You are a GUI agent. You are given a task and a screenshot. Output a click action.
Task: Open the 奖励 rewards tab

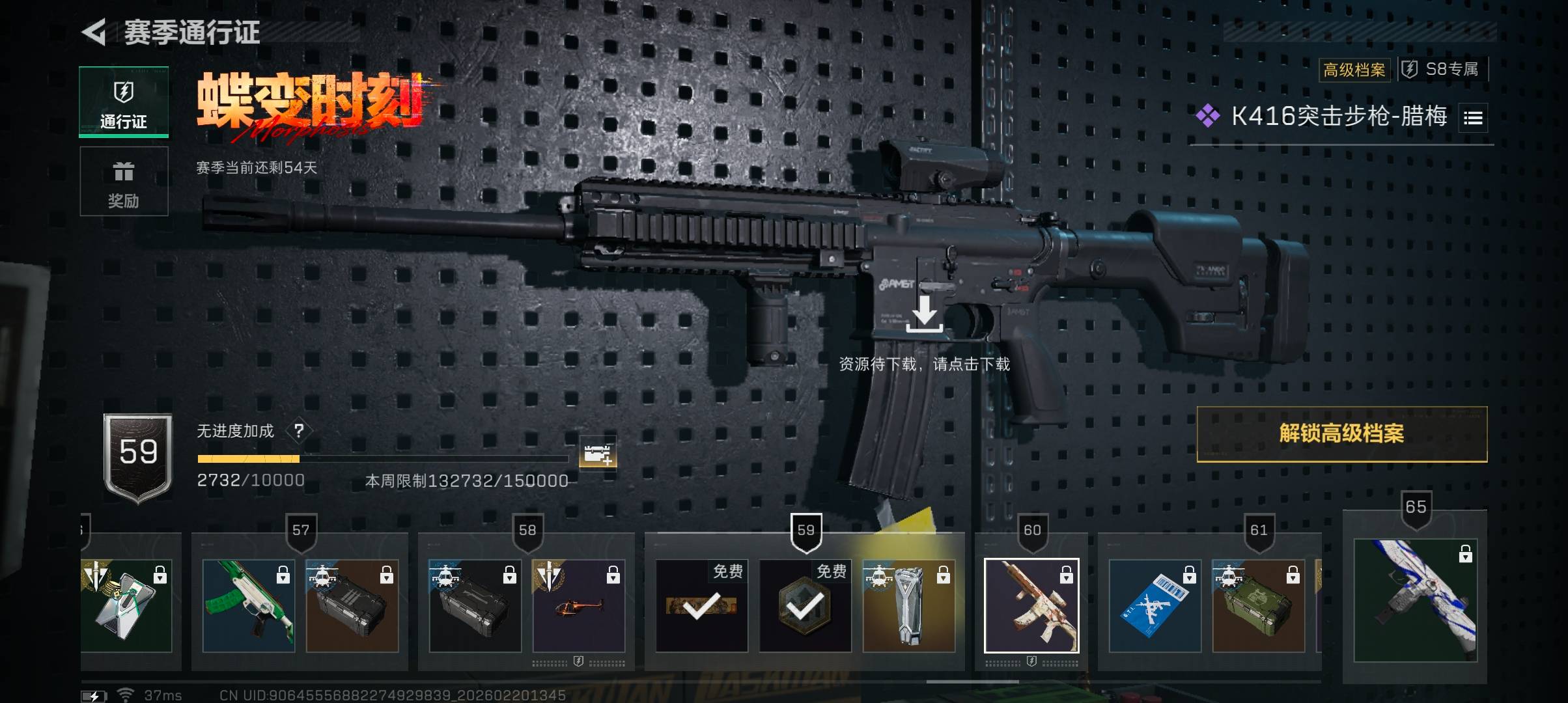(x=124, y=182)
